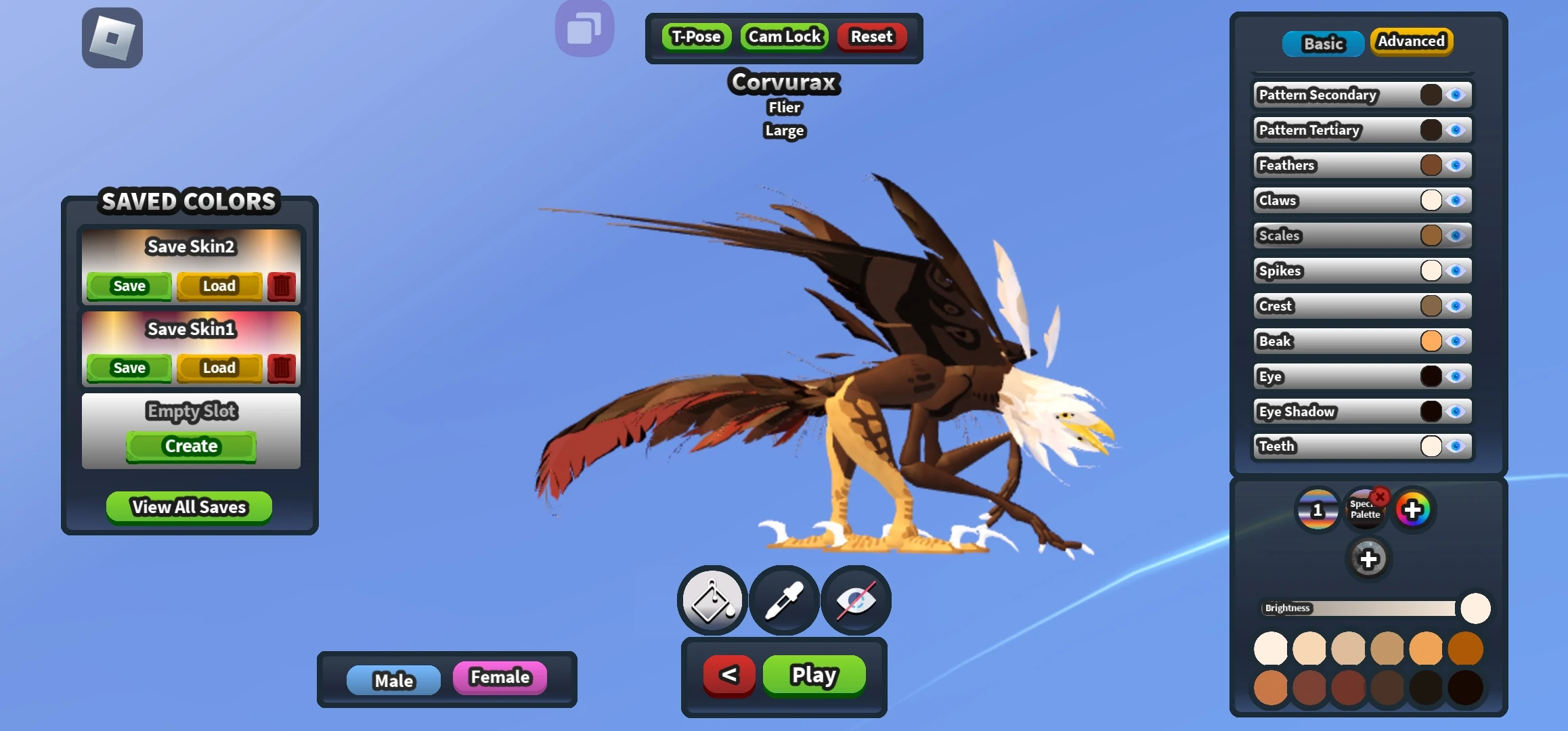Select the Male gender option
The height and width of the screenshot is (731, 1568).
tap(395, 680)
